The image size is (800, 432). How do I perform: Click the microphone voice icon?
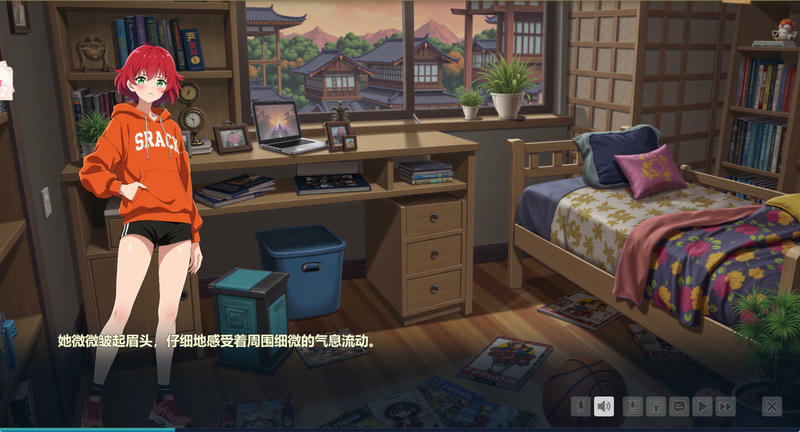tap(580, 406)
